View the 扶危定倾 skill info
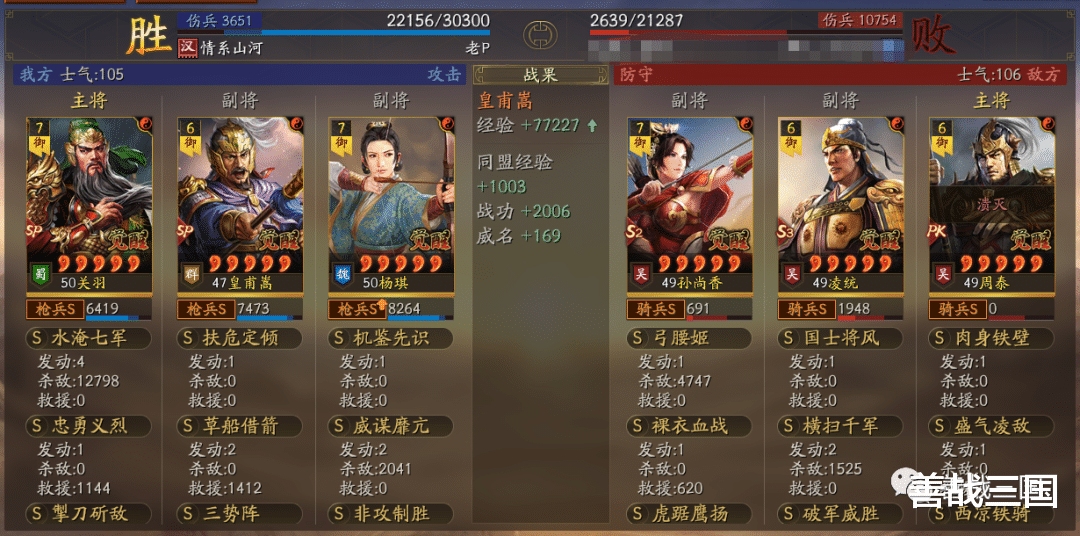Viewport: 1080px width, 536px height. pos(240,338)
